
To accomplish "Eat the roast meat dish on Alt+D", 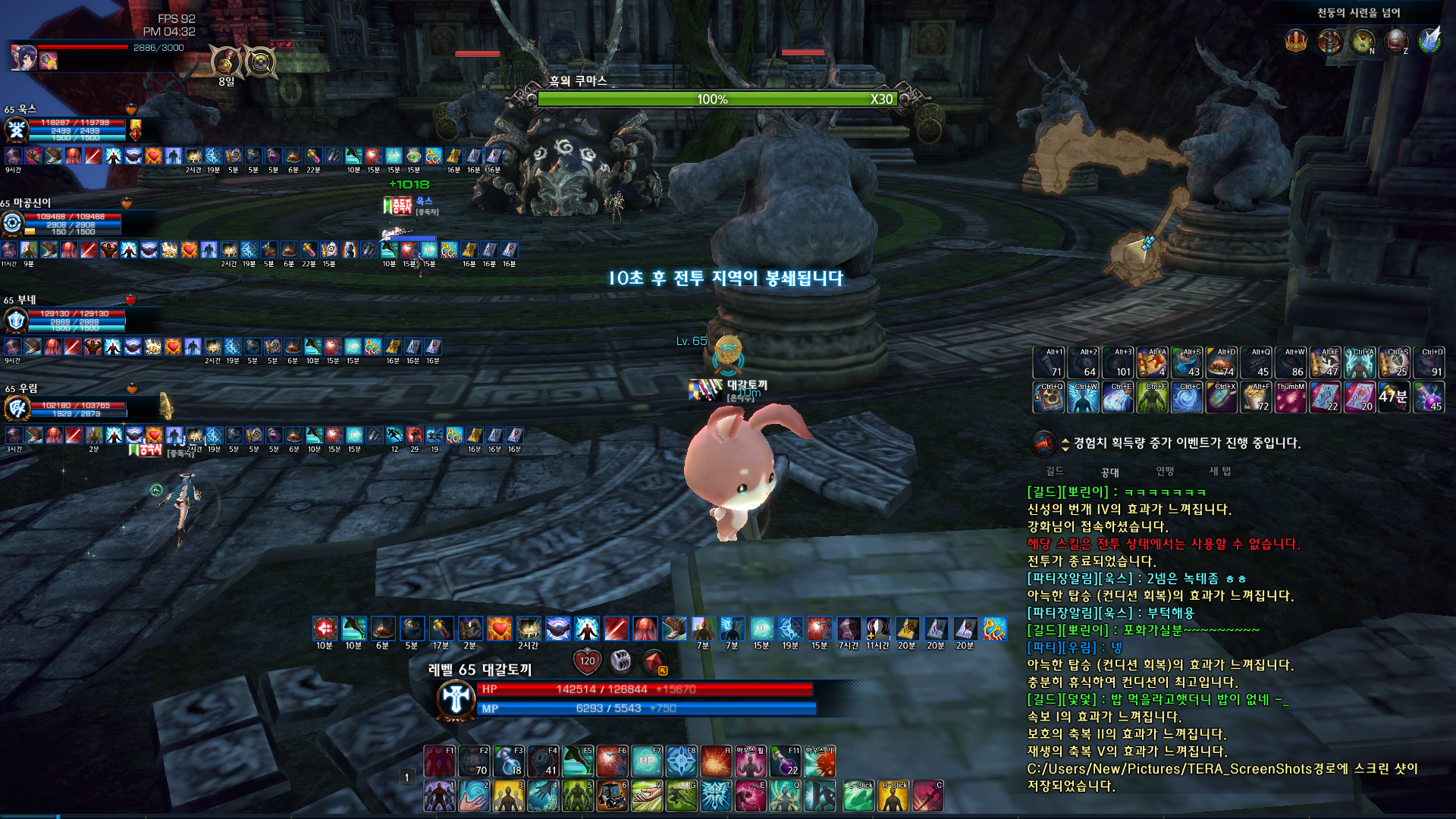I will pyautogui.click(x=1221, y=363).
